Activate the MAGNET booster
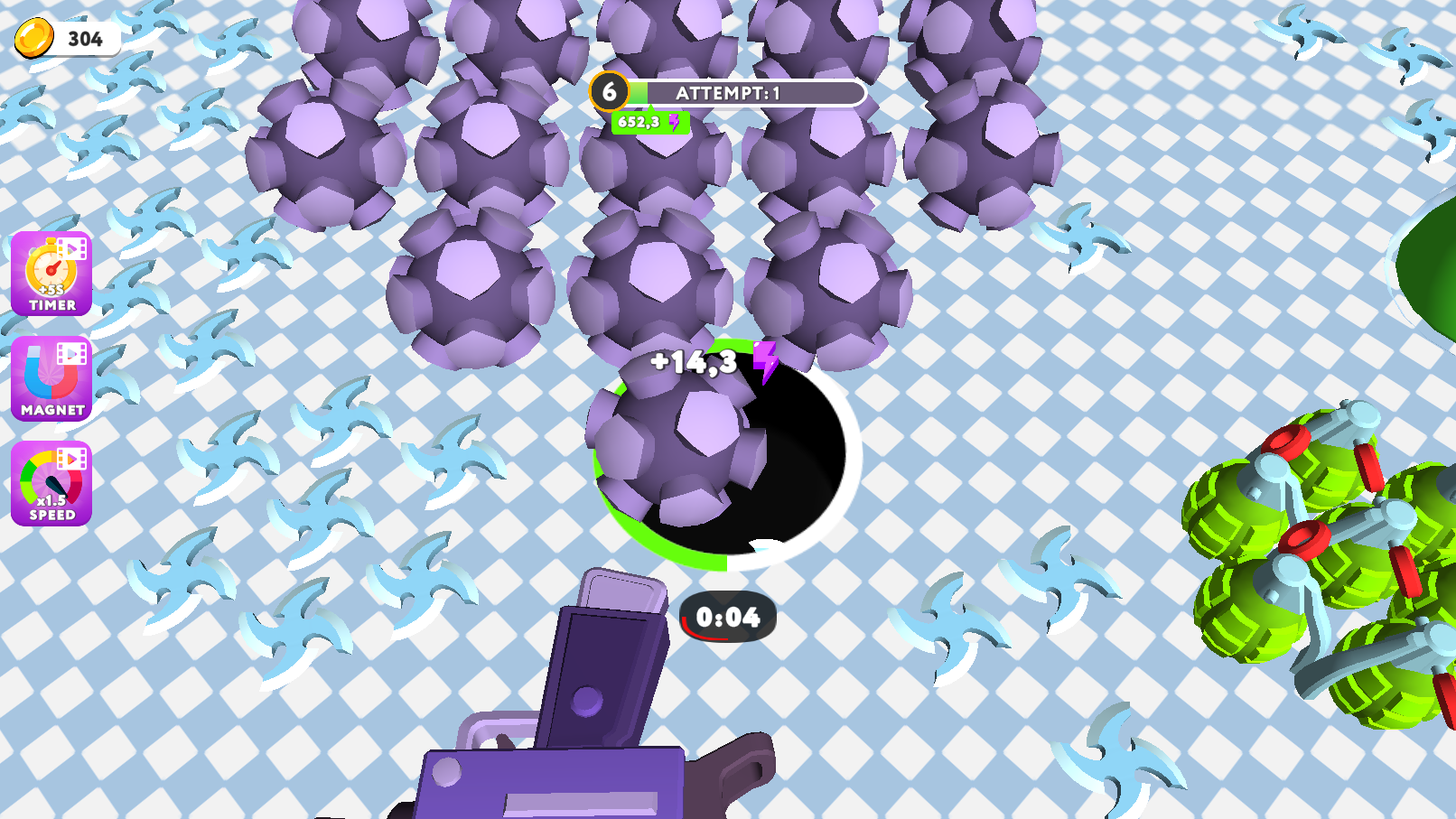 (x=51, y=379)
